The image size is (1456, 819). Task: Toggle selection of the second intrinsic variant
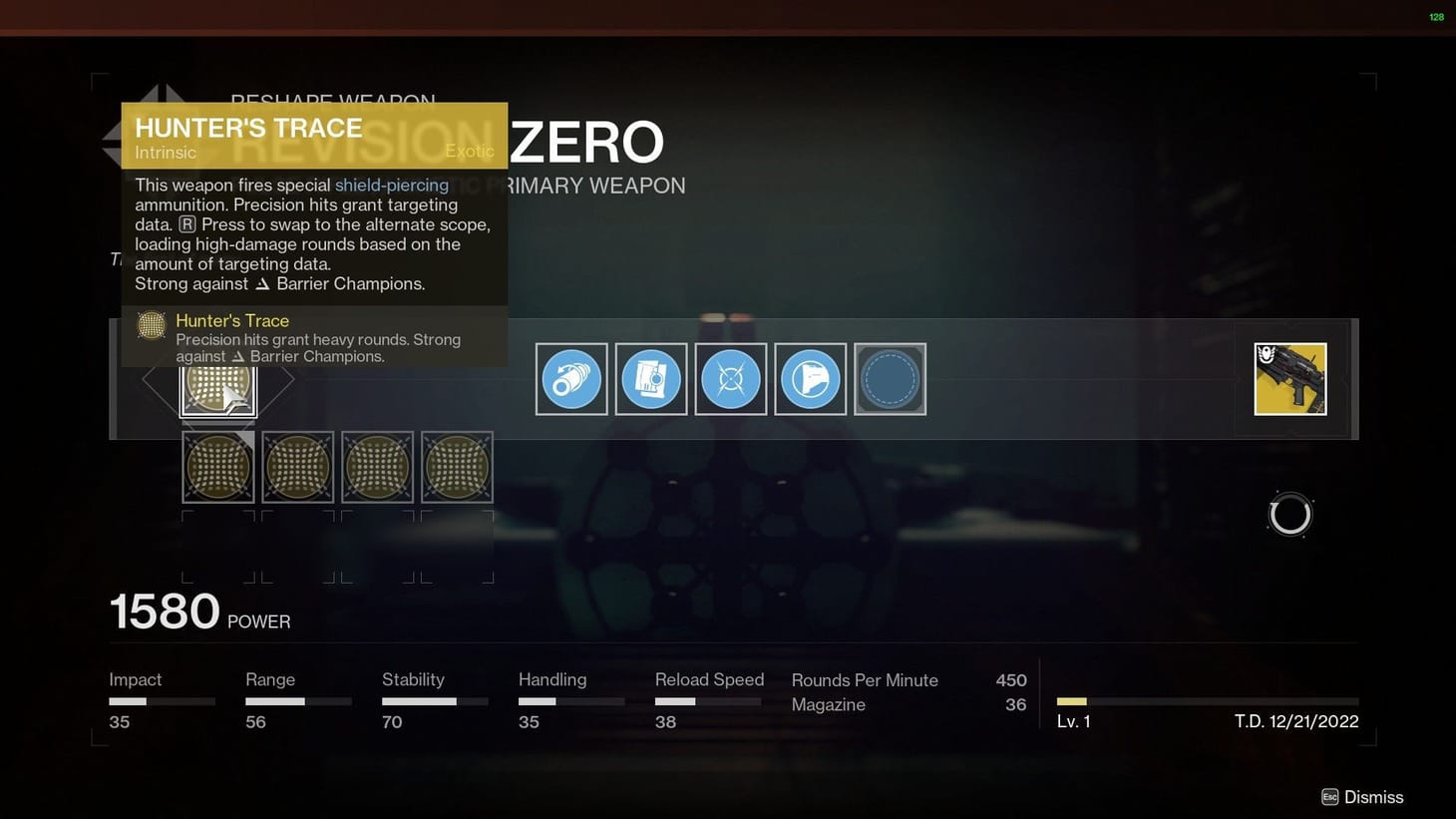click(x=297, y=466)
